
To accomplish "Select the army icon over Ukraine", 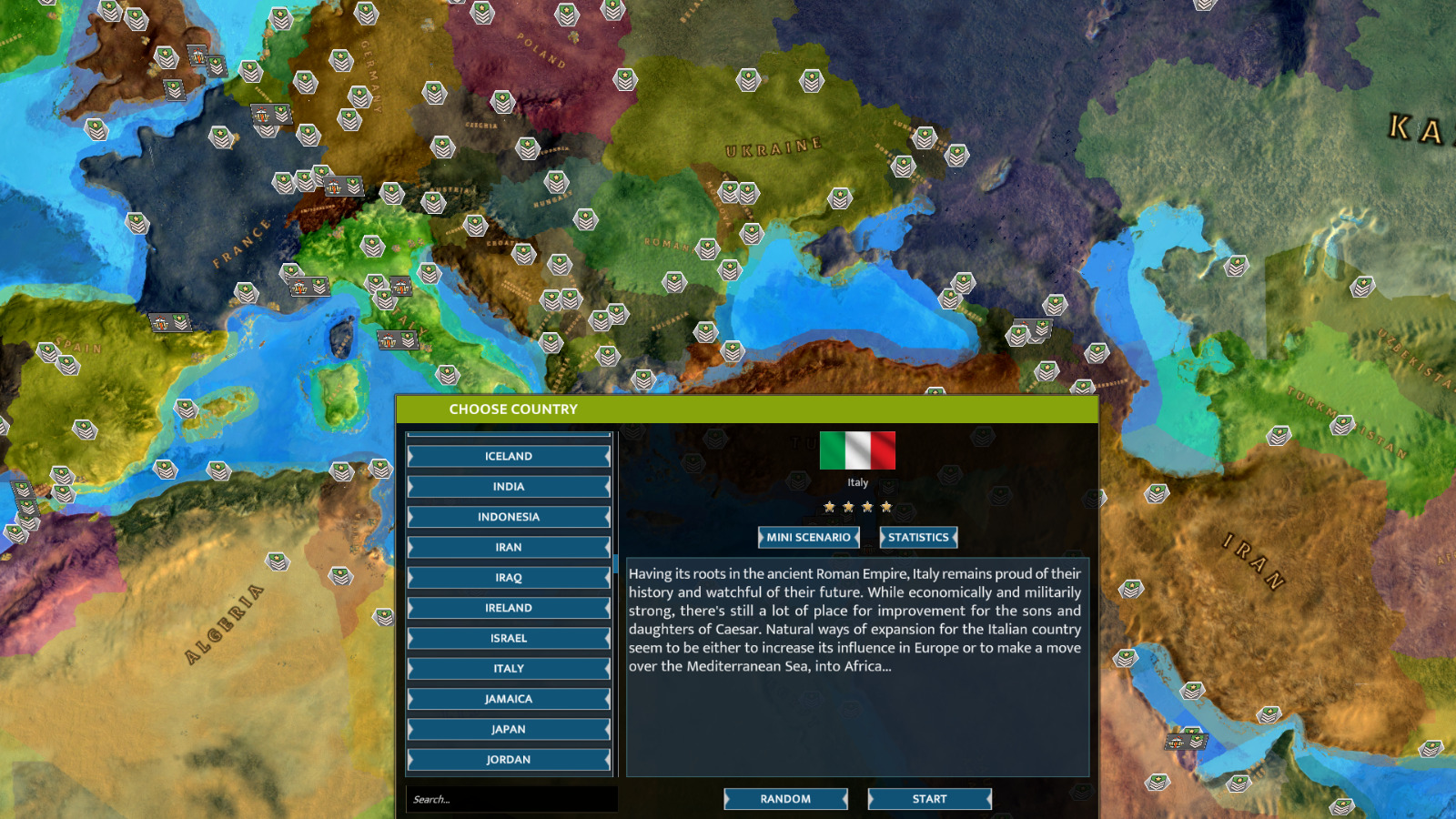I will pyautogui.click(x=839, y=198).
